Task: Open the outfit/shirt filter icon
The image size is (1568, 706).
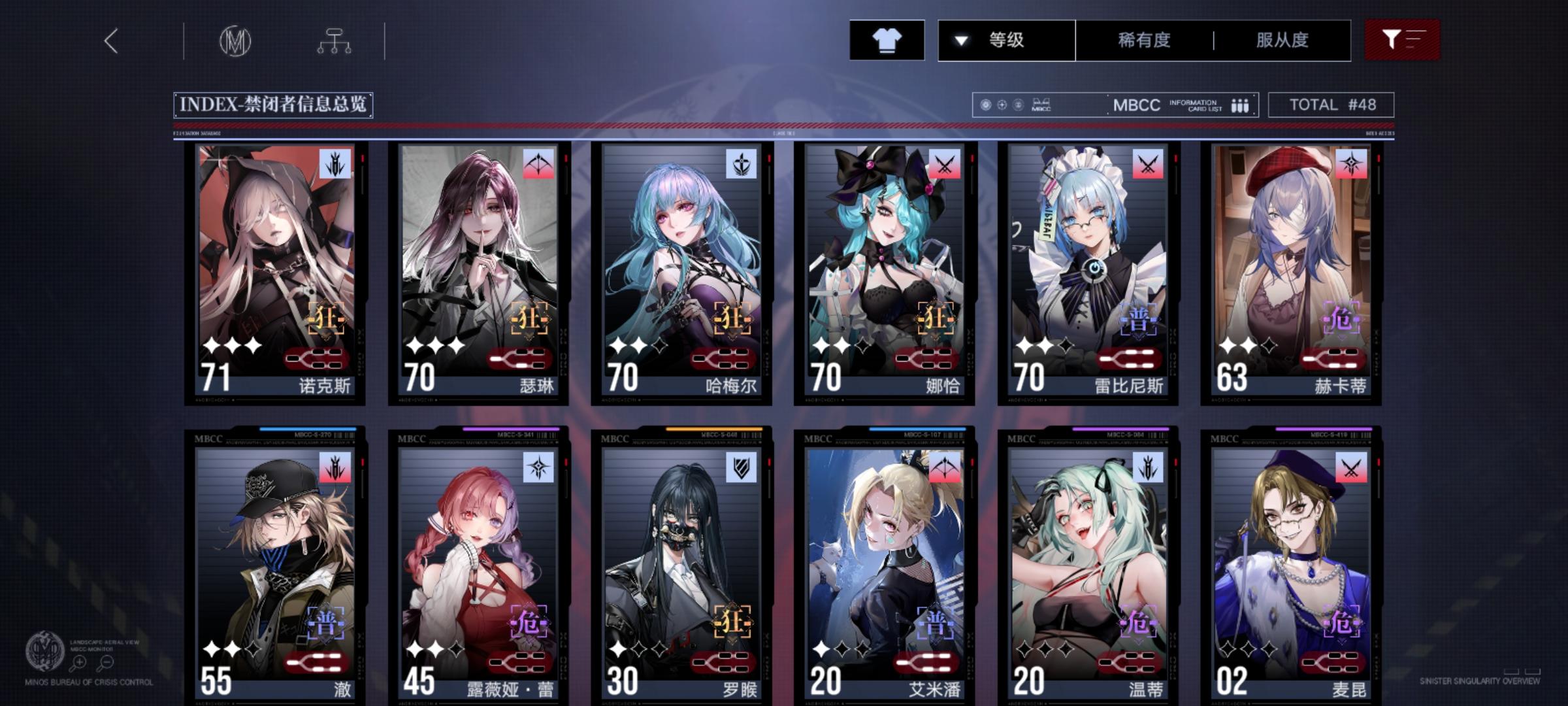Action: point(886,41)
